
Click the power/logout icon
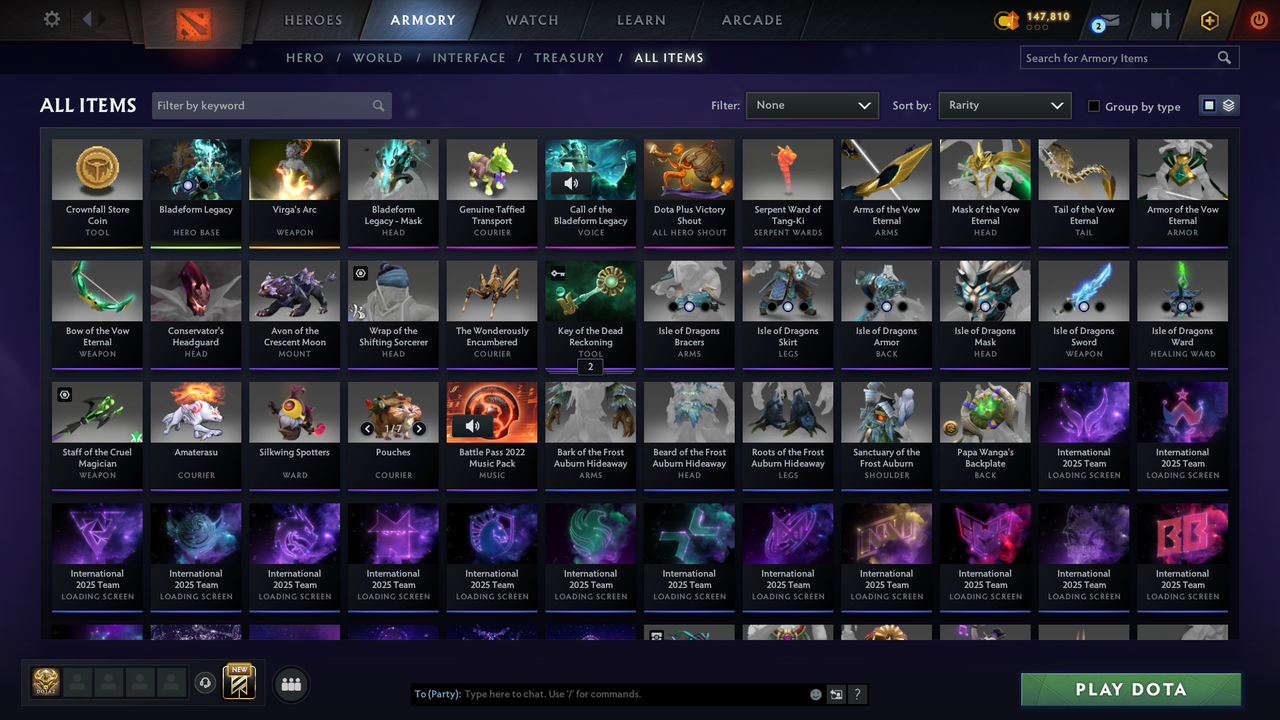click(x=1258, y=20)
